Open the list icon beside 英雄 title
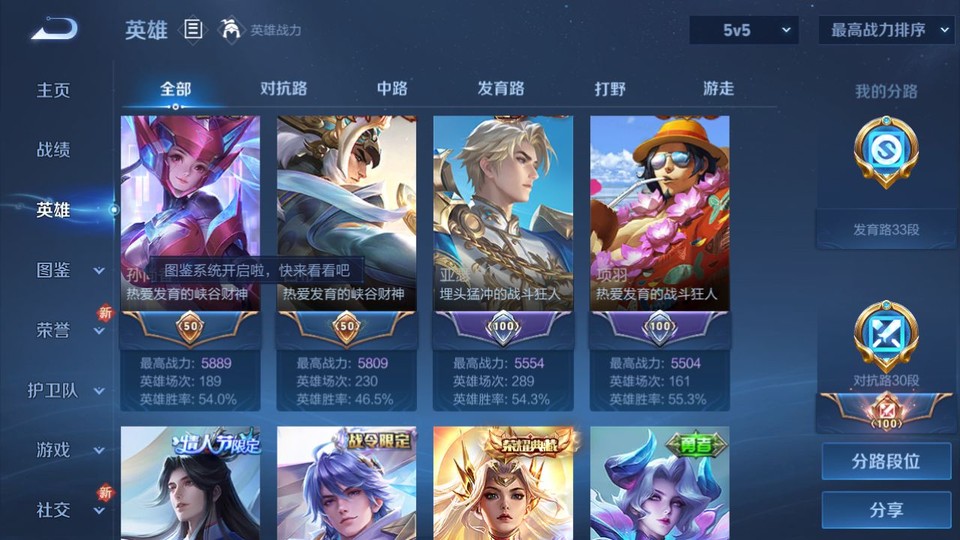The width and height of the screenshot is (960, 540). click(x=193, y=30)
